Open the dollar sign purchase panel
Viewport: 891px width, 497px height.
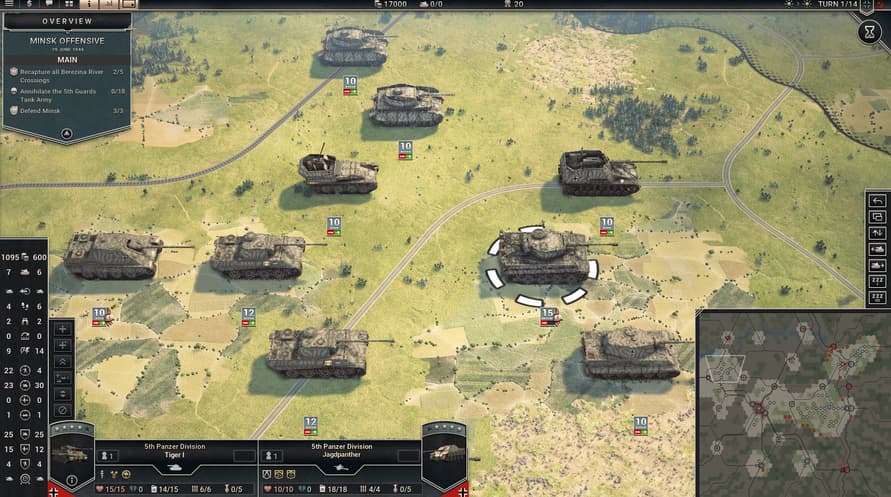tap(28, 4)
